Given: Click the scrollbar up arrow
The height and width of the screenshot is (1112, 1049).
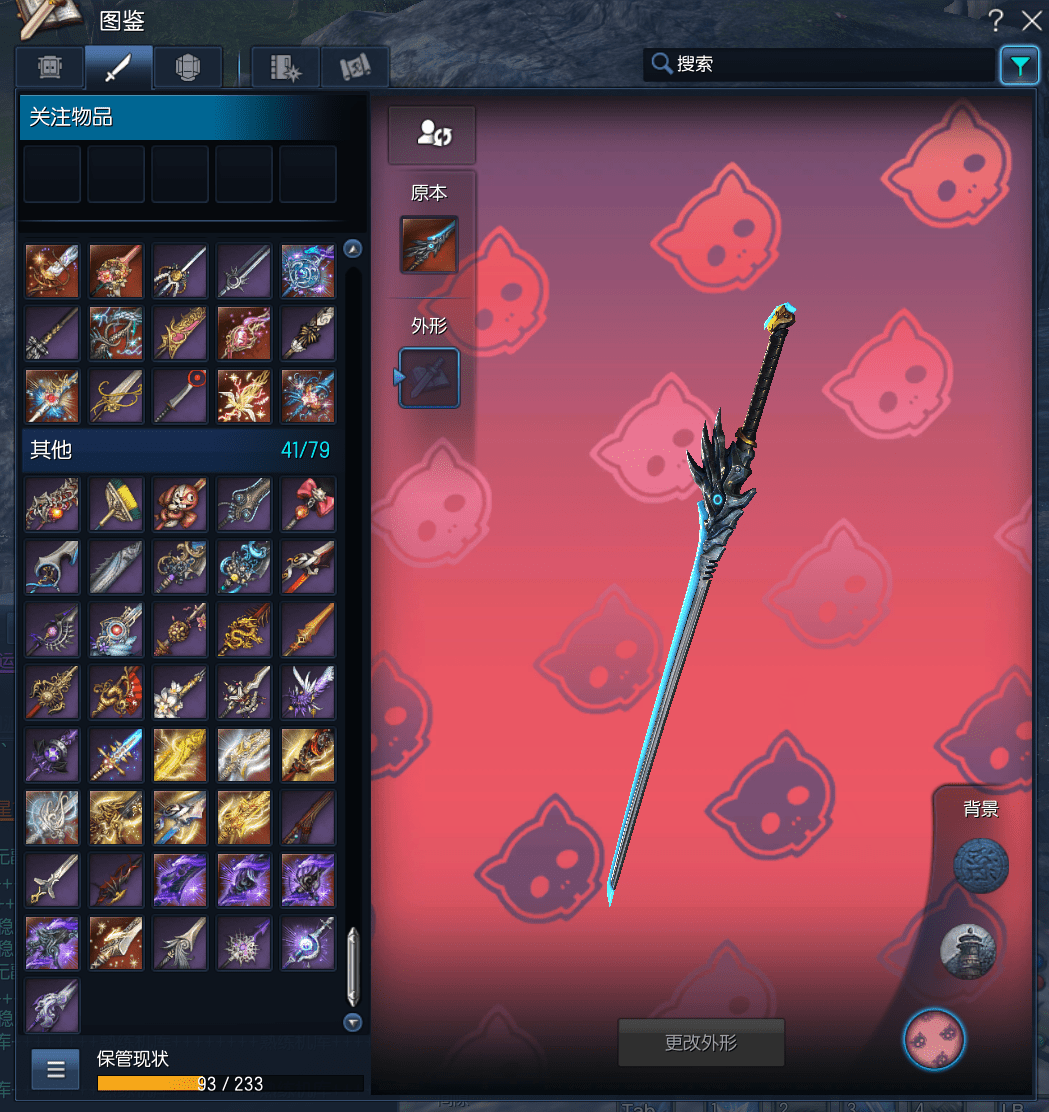Looking at the screenshot, I should (x=352, y=249).
